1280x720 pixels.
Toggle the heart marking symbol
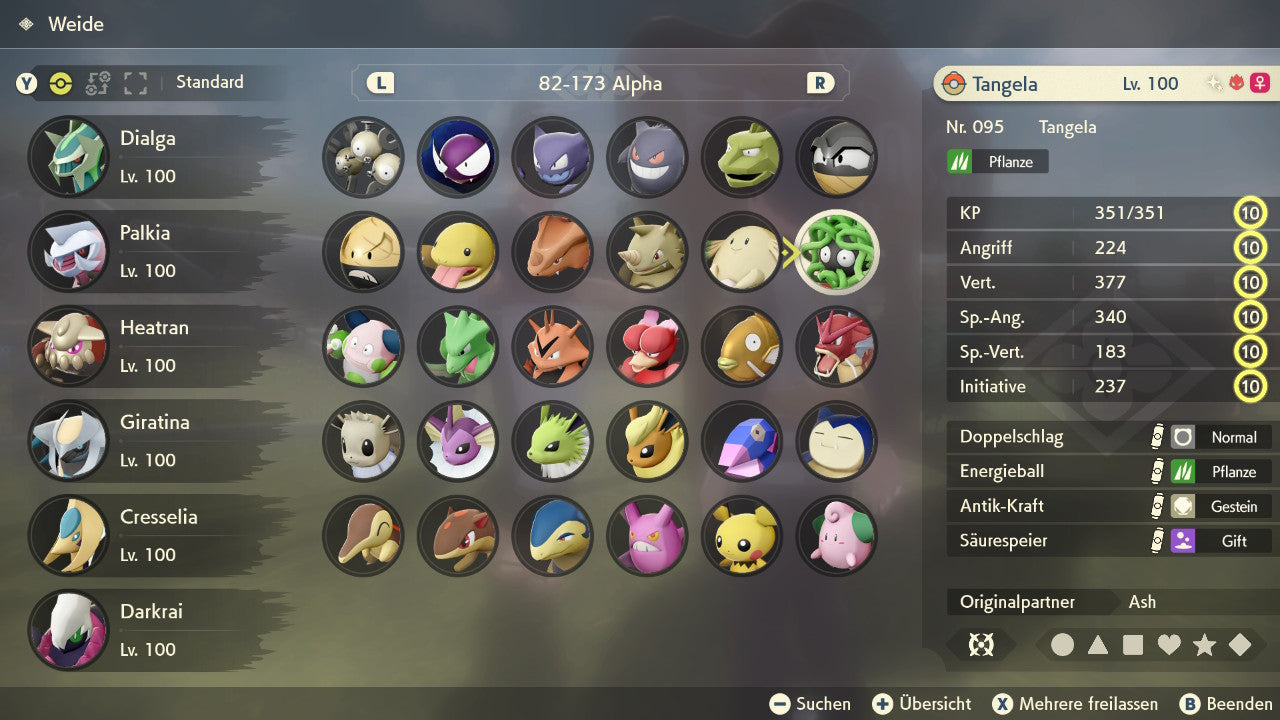coord(1169,645)
